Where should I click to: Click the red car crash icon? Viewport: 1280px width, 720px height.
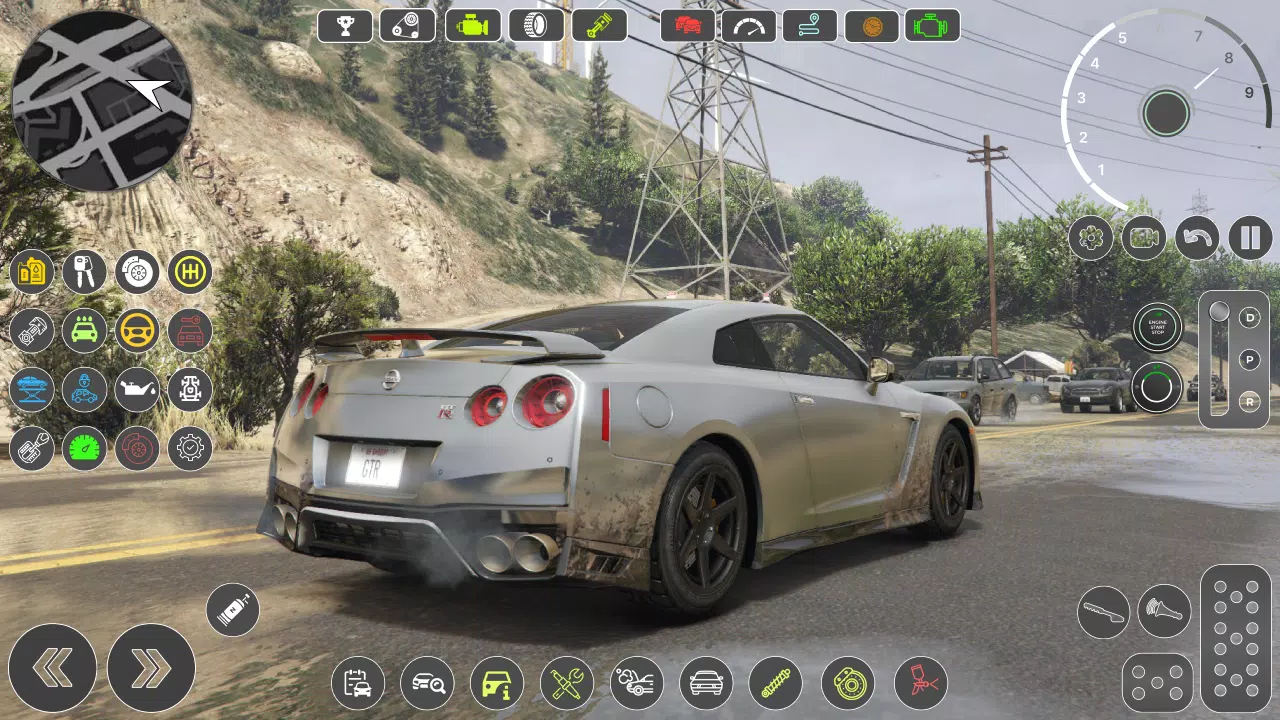click(x=685, y=25)
